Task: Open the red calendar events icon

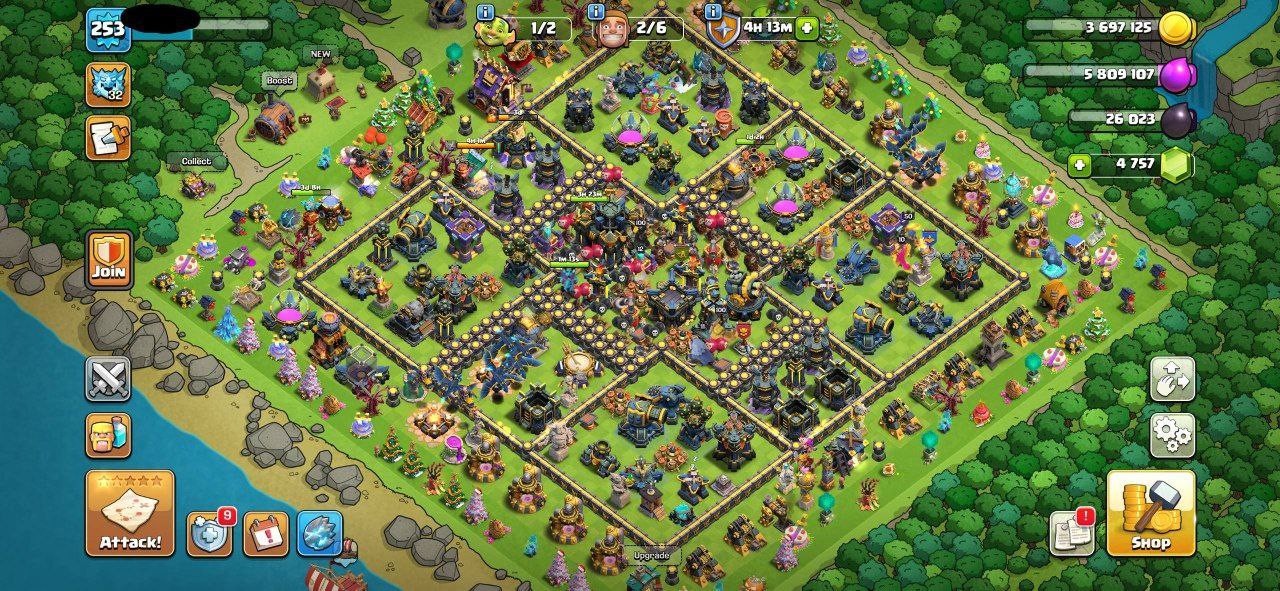Action: pyautogui.click(x=265, y=534)
